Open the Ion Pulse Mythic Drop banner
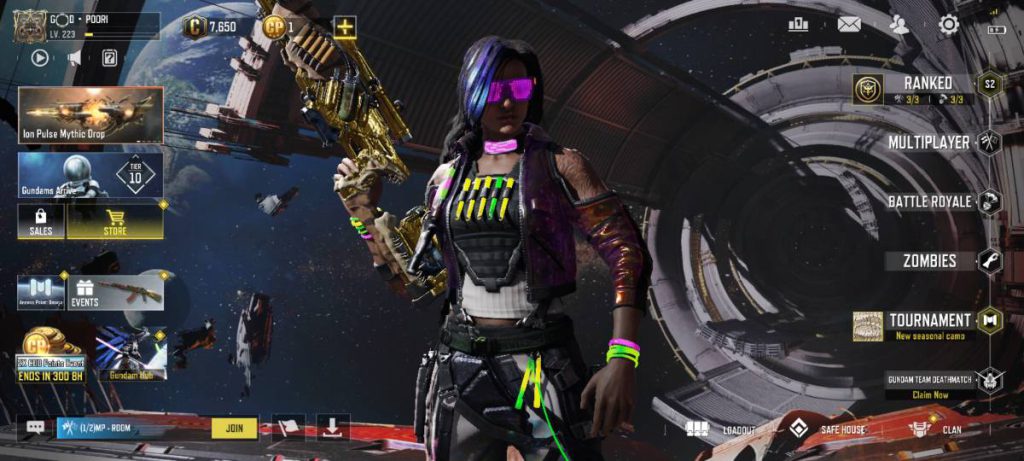 coord(90,114)
